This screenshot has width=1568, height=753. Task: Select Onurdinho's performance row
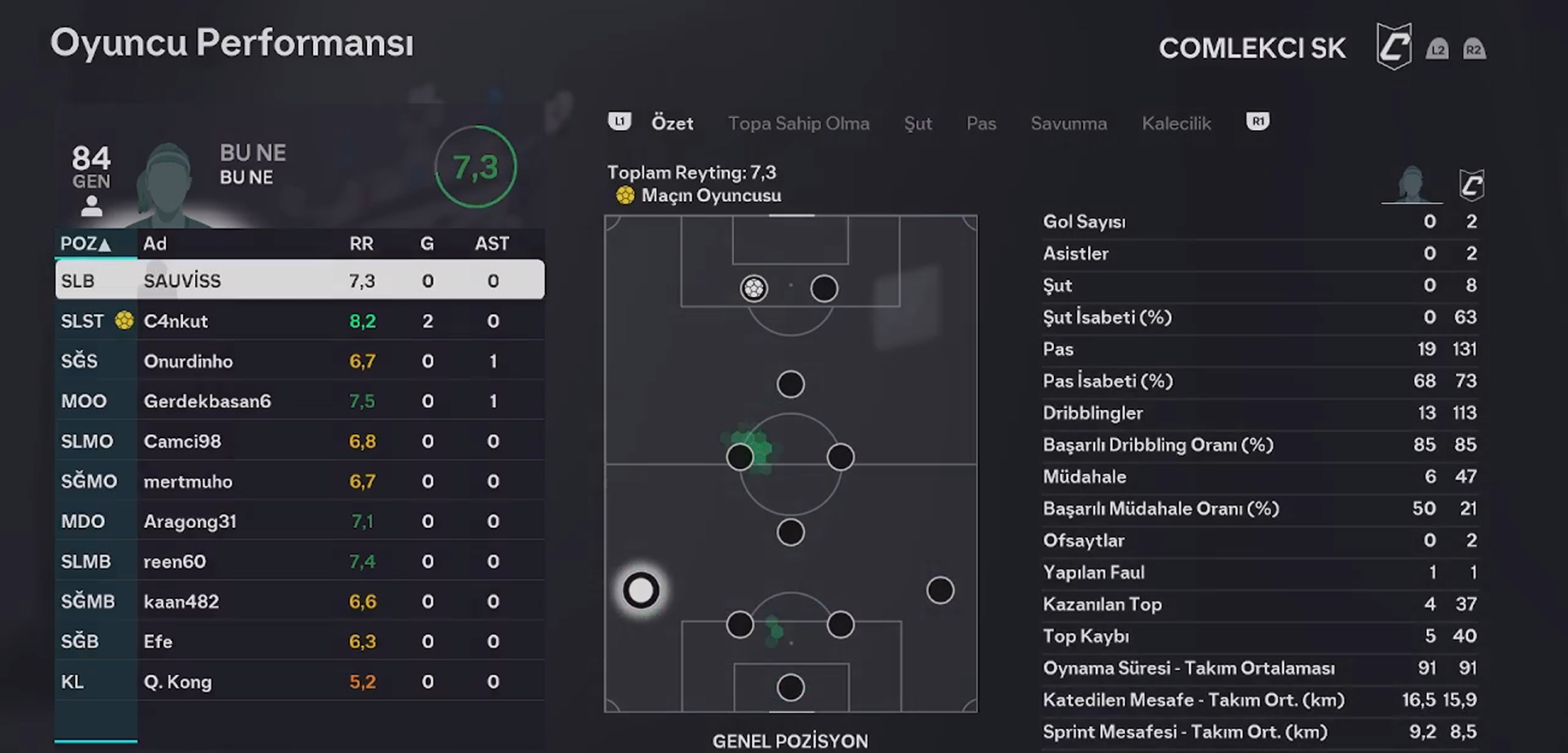point(299,361)
